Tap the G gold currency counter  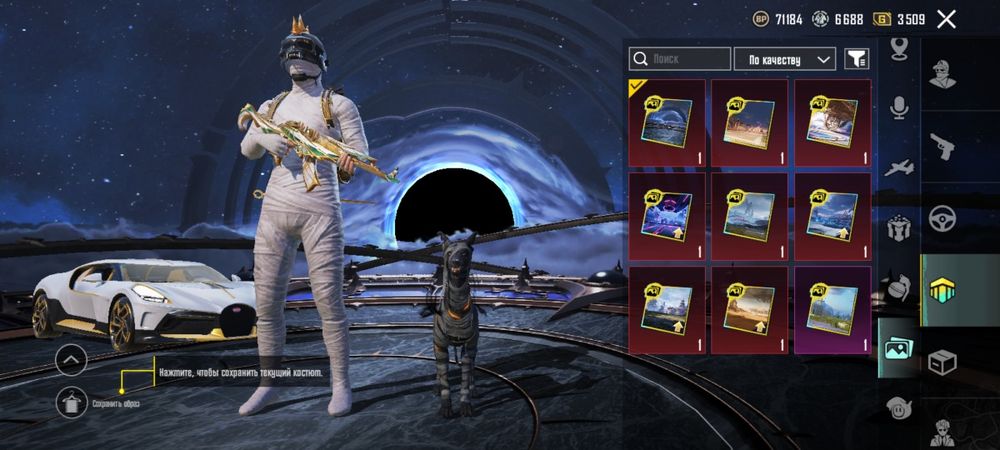[x=899, y=19]
